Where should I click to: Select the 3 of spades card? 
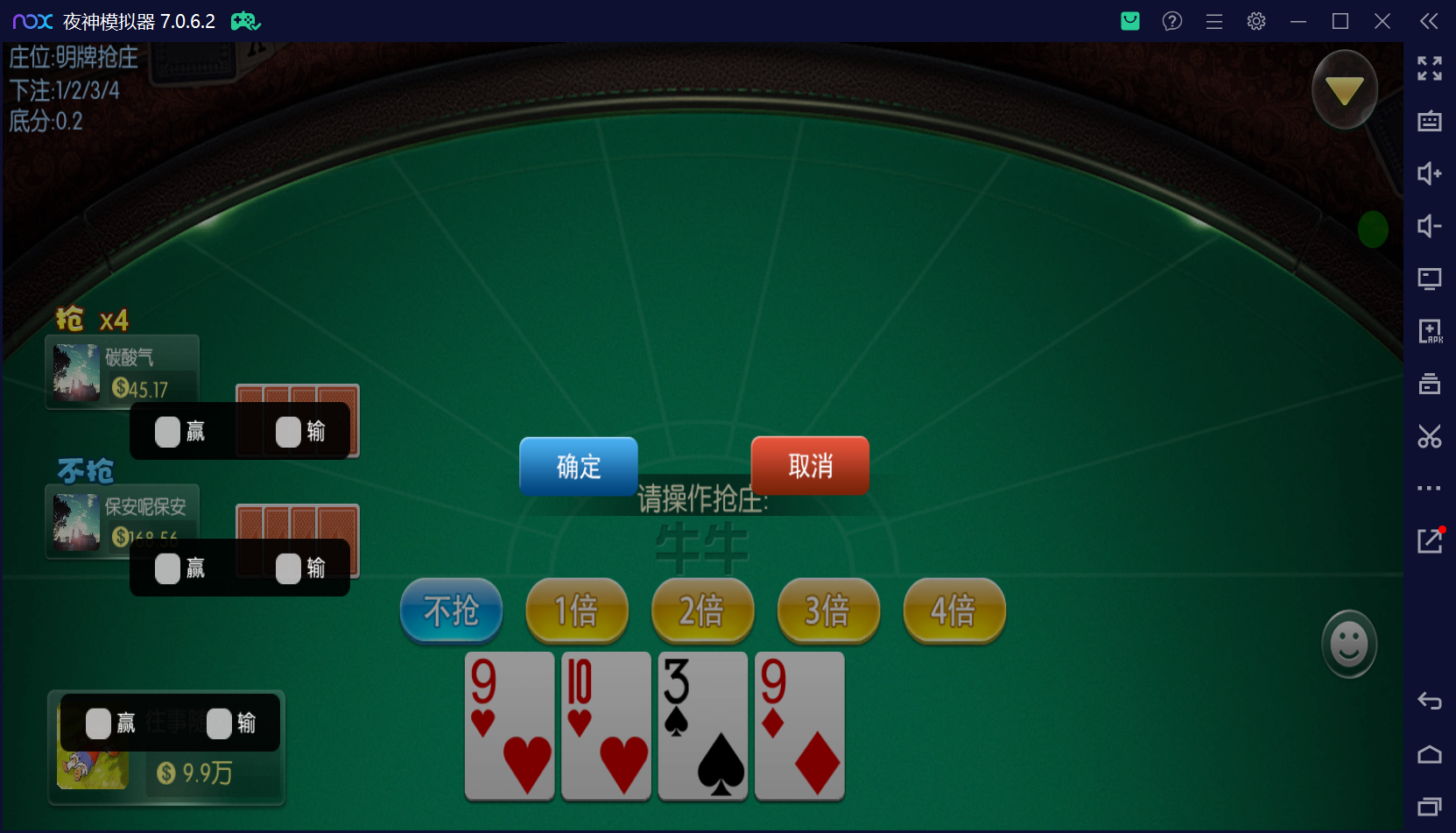pyautogui.click(x=702, y=726)
